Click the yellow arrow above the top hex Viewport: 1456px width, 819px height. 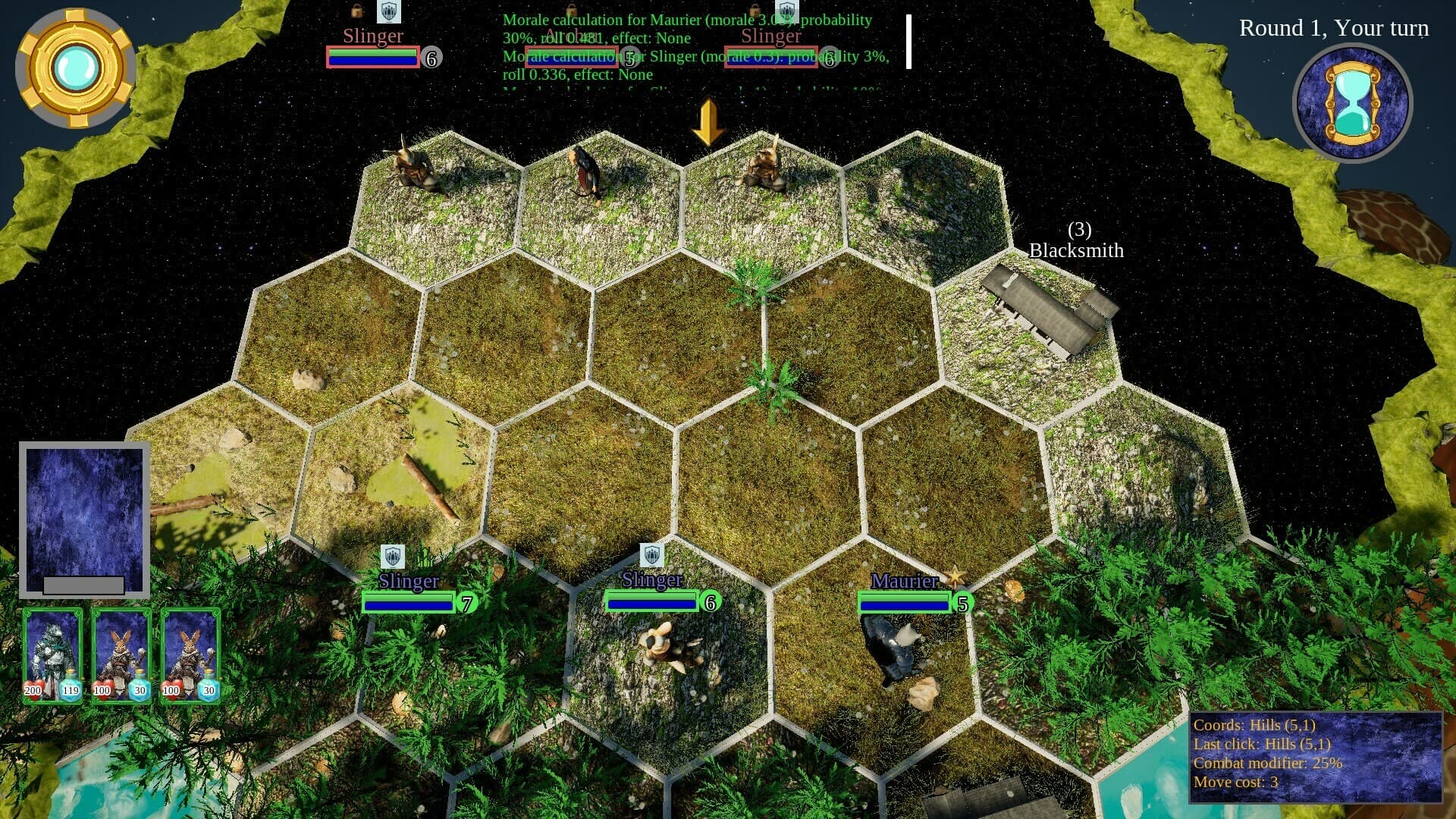point(708,121)
